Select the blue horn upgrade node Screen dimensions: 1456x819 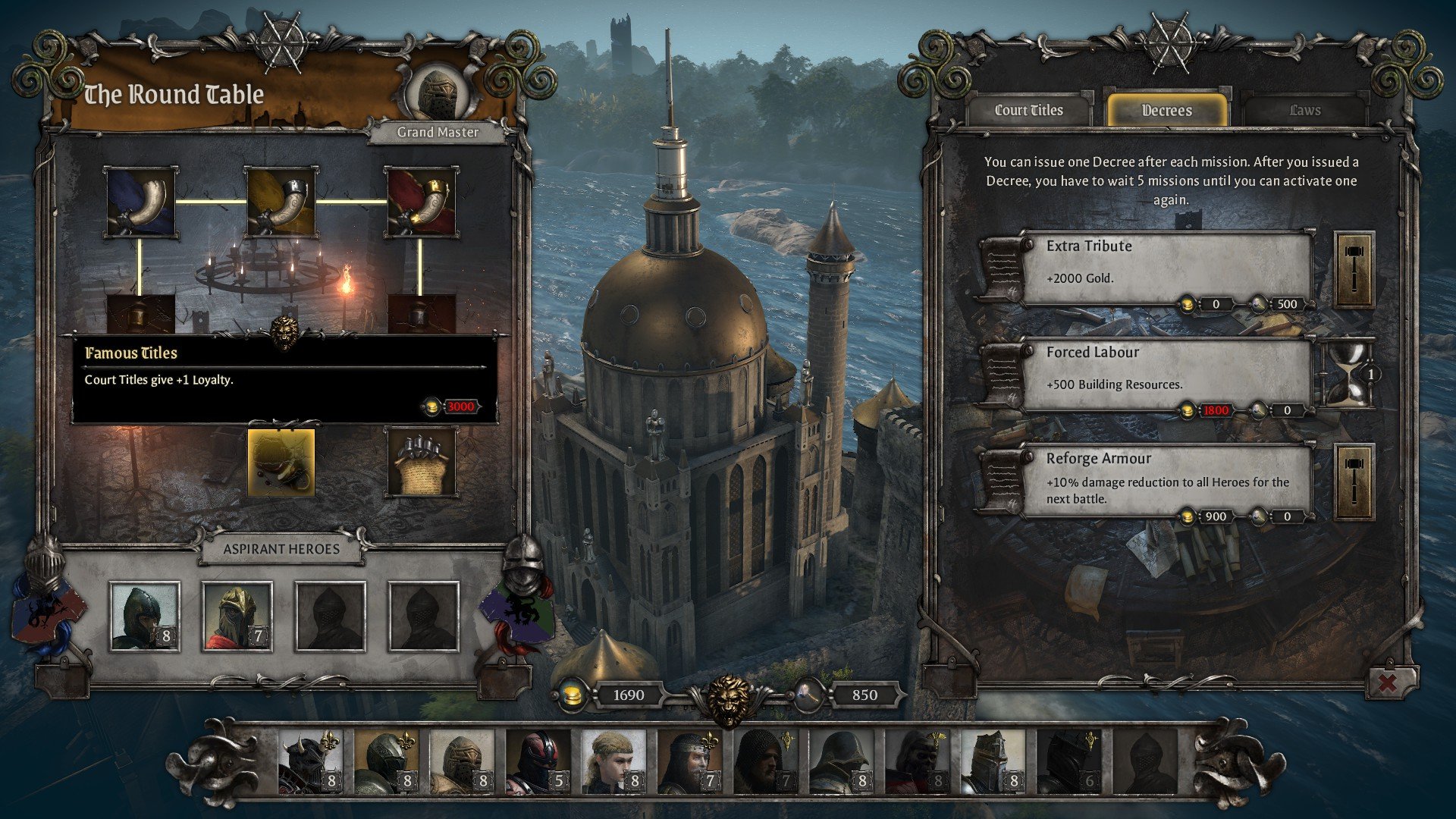(141, 202)
